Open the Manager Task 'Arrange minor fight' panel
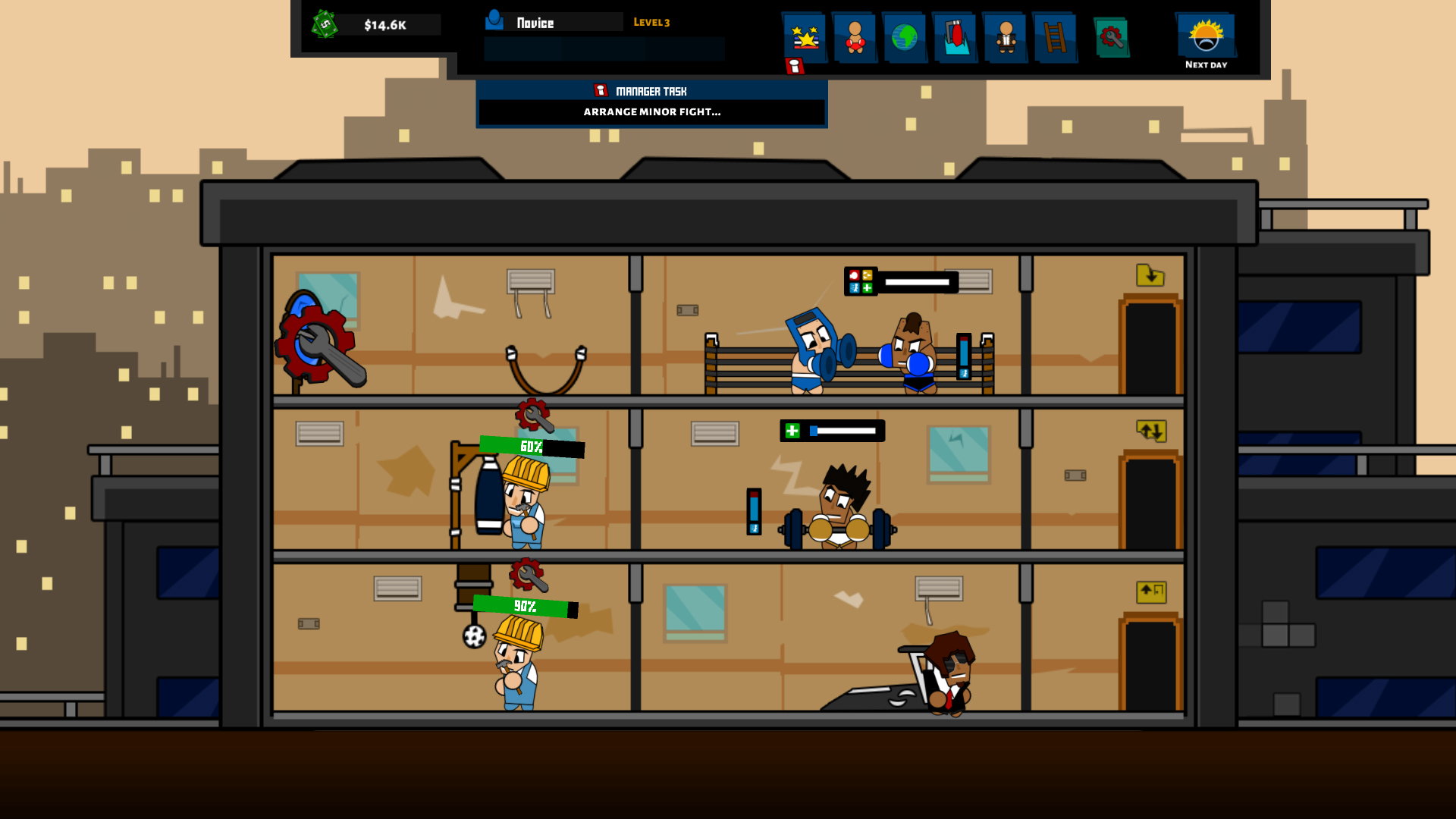 coord(651,111)
